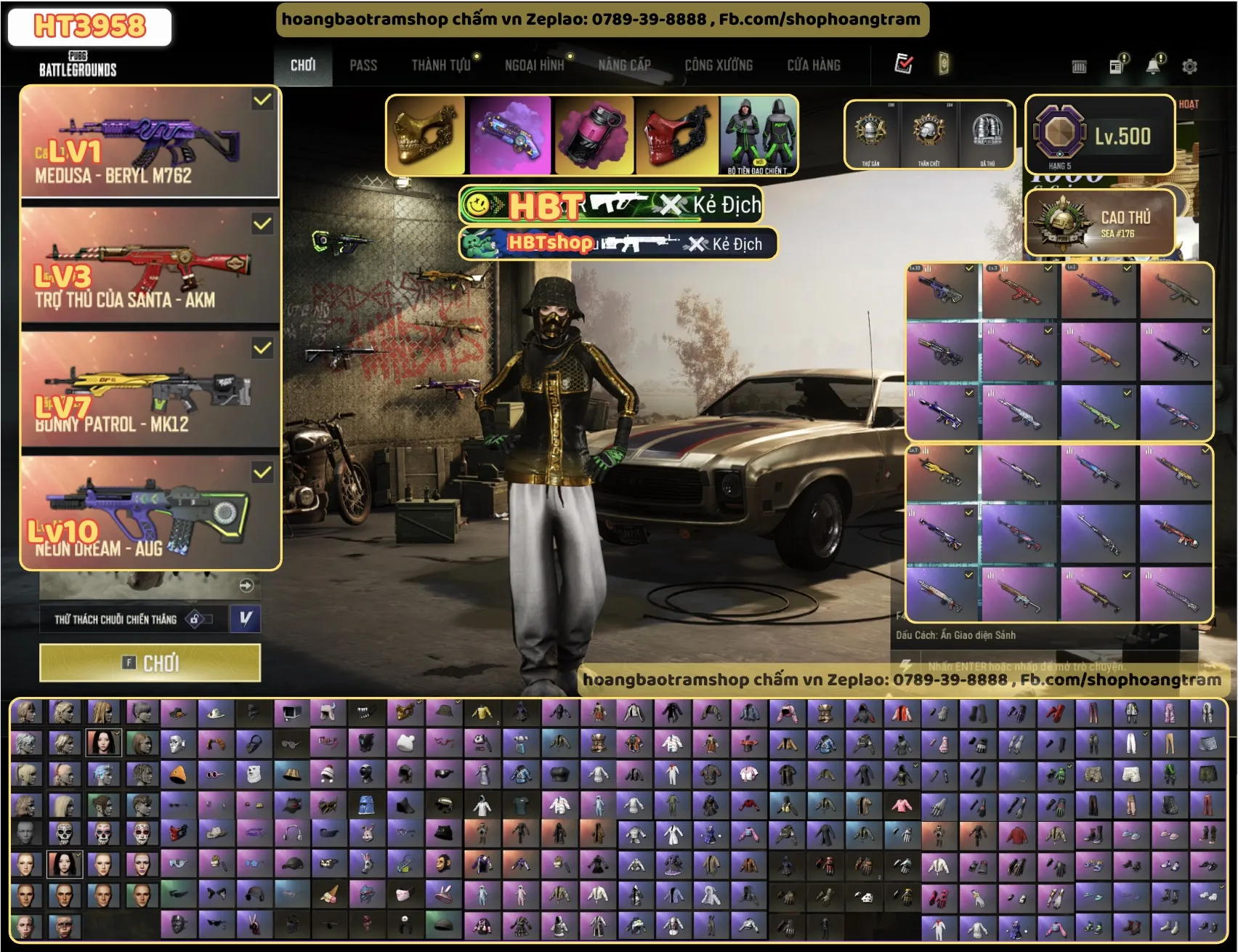The height and width of the screenshot is (952, 1238).
Task: Click the gold skull mask thumbnail
Action: point(425,135)
